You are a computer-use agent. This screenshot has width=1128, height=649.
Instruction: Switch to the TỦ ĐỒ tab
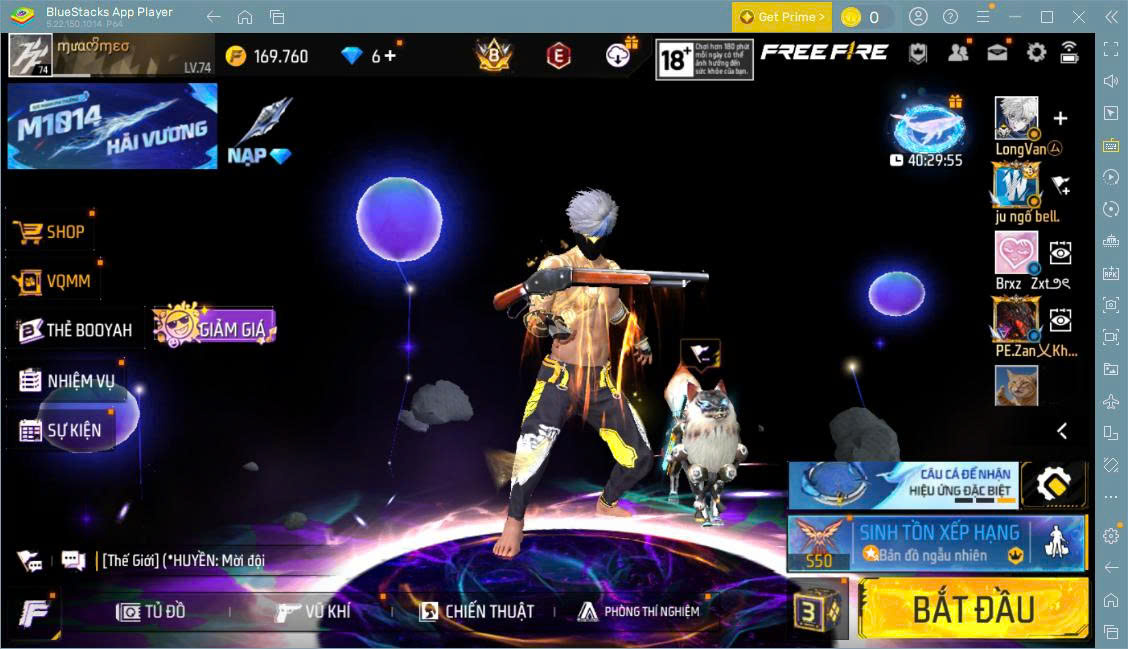click(x=152, y=611)
